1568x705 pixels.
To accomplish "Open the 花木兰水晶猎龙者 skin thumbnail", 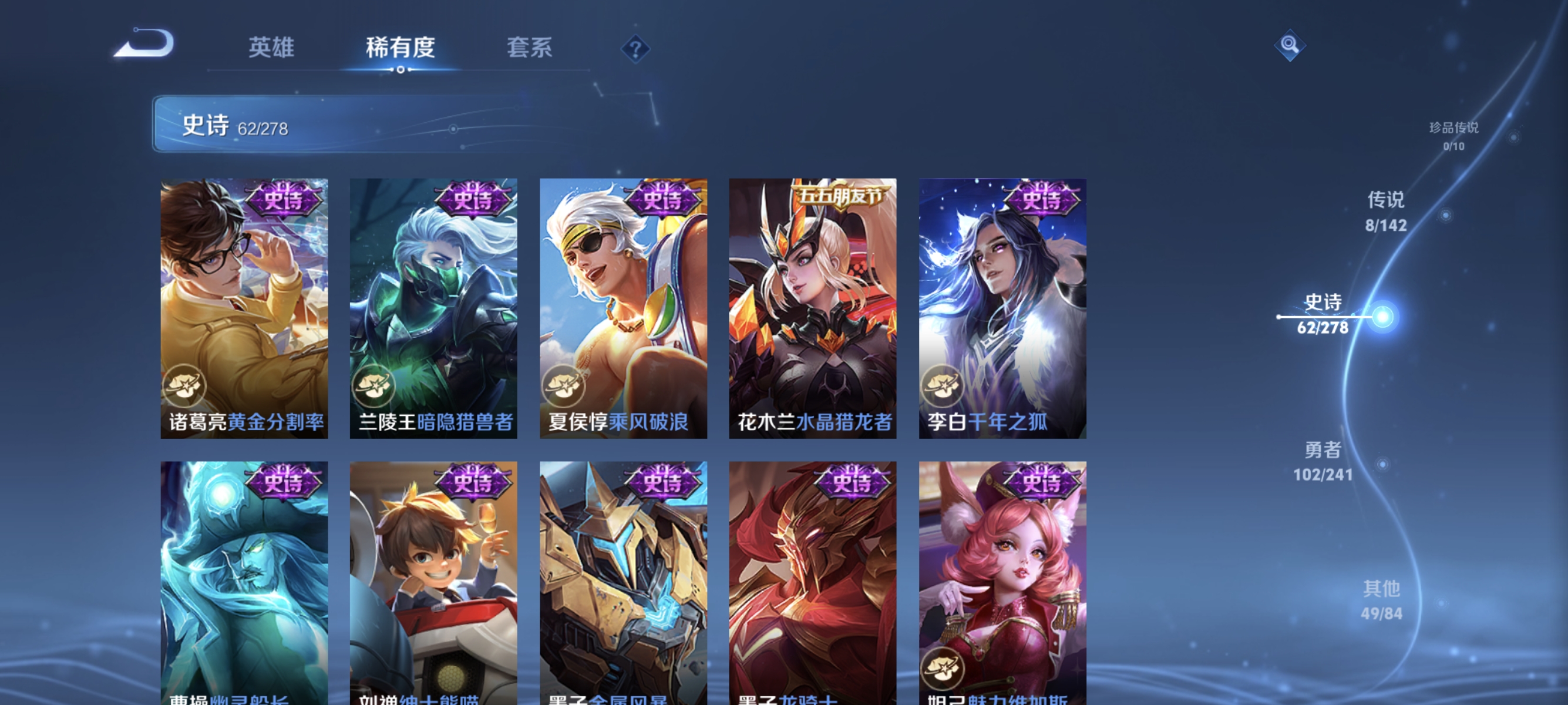I will [x=815, y=307].
